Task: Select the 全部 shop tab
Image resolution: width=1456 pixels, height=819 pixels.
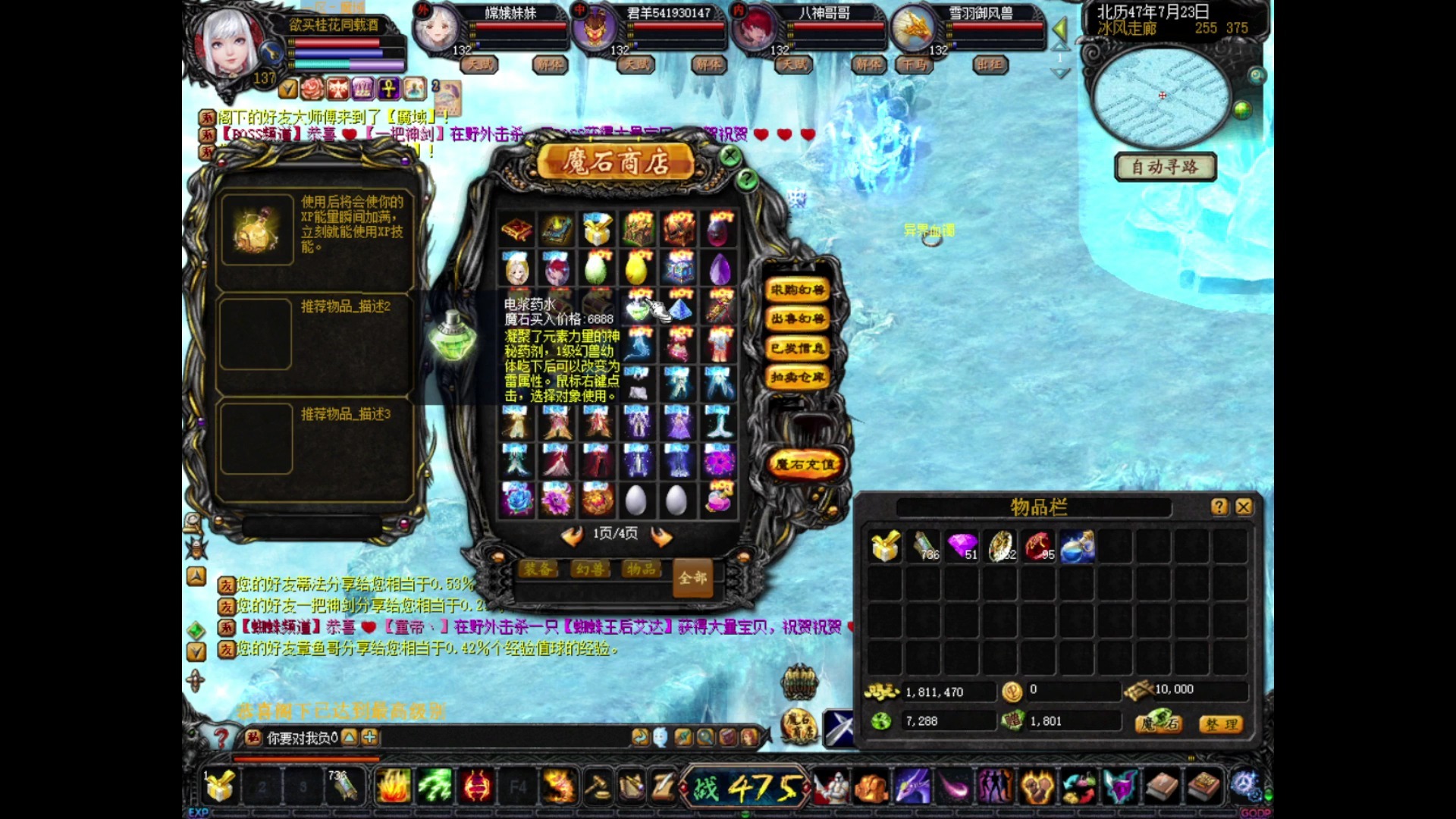Action: click(x=692, y=579)
